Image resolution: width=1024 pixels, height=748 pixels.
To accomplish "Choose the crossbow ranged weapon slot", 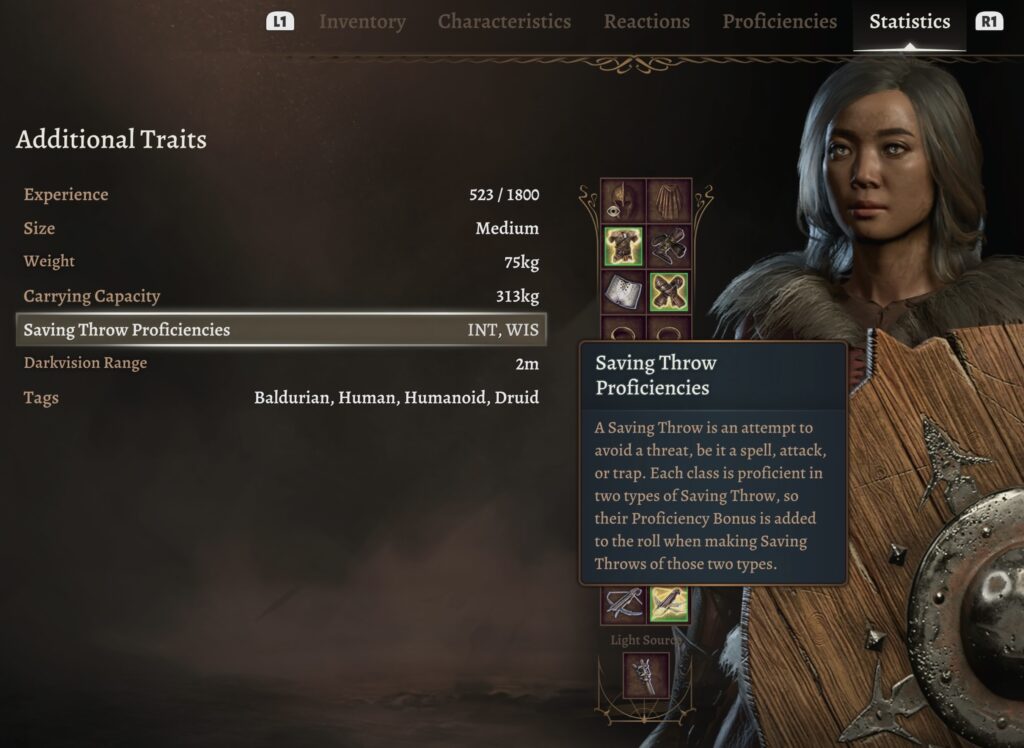I will tap(622, 603).
